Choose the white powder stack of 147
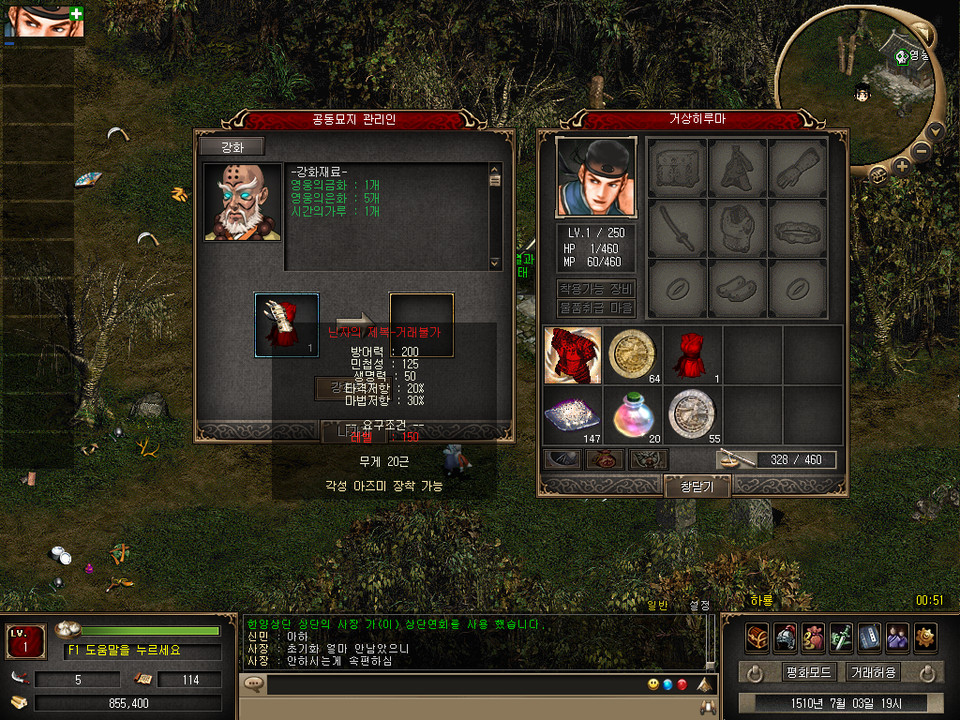Screen dimensions: 960x720 (574, 413)
